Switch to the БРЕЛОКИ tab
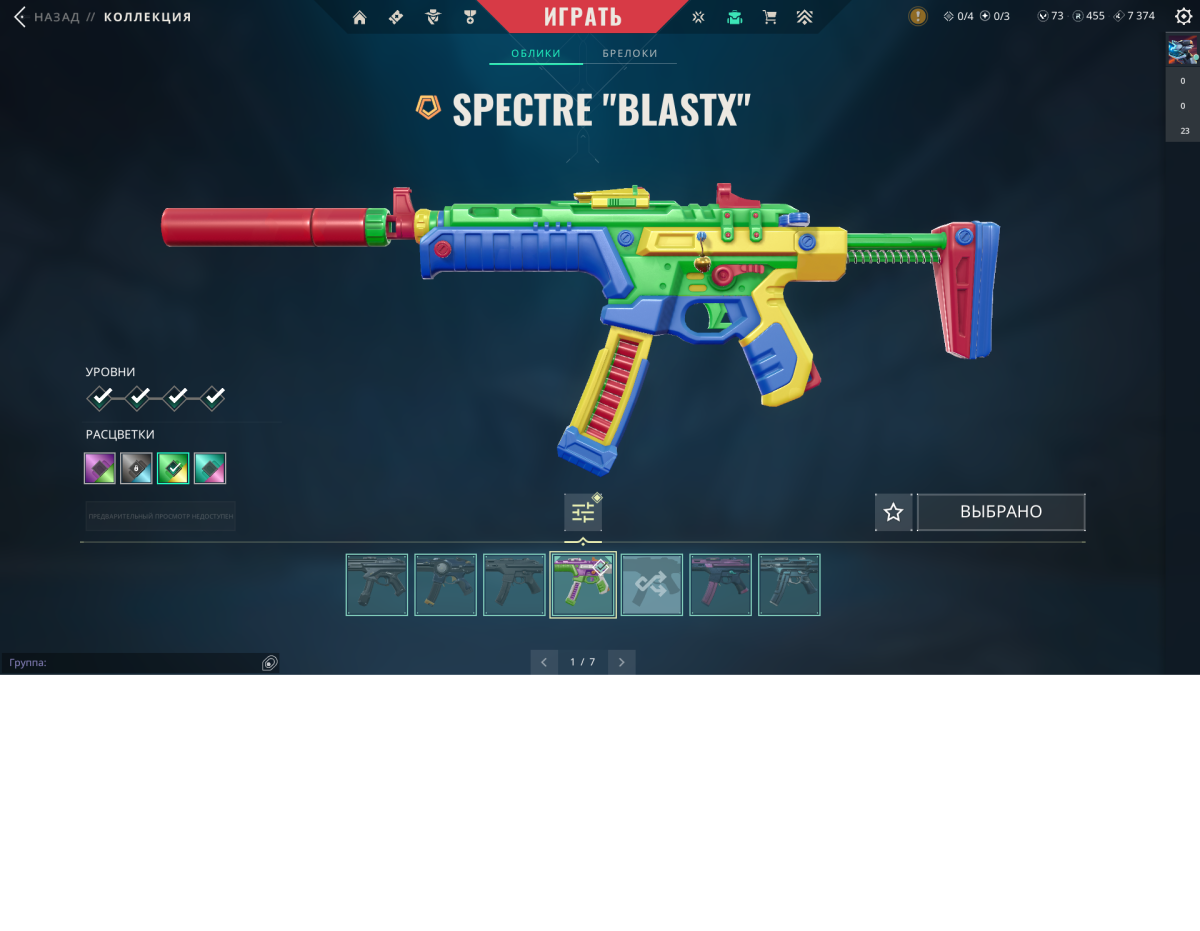This screenshot has width=1200, height=931. (x=630, y=53)
